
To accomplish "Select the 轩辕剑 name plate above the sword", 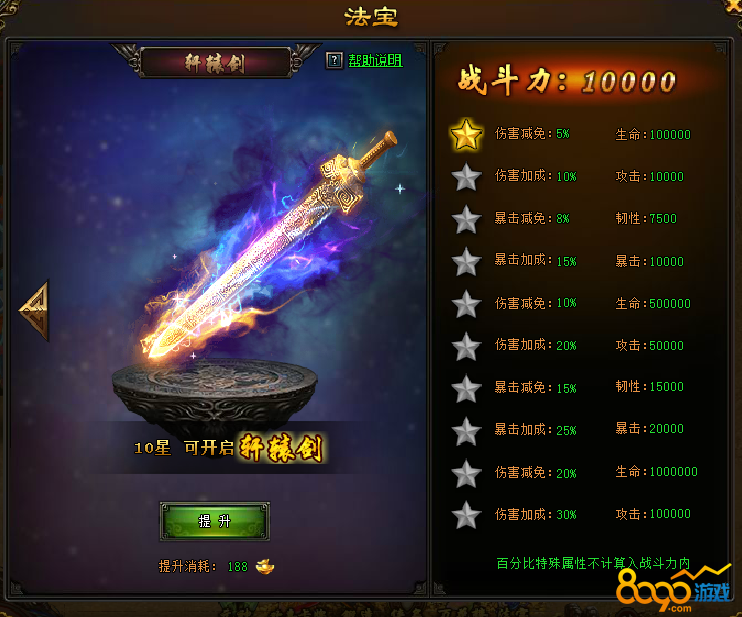I will pyautogui.click(x=215, y=63).
